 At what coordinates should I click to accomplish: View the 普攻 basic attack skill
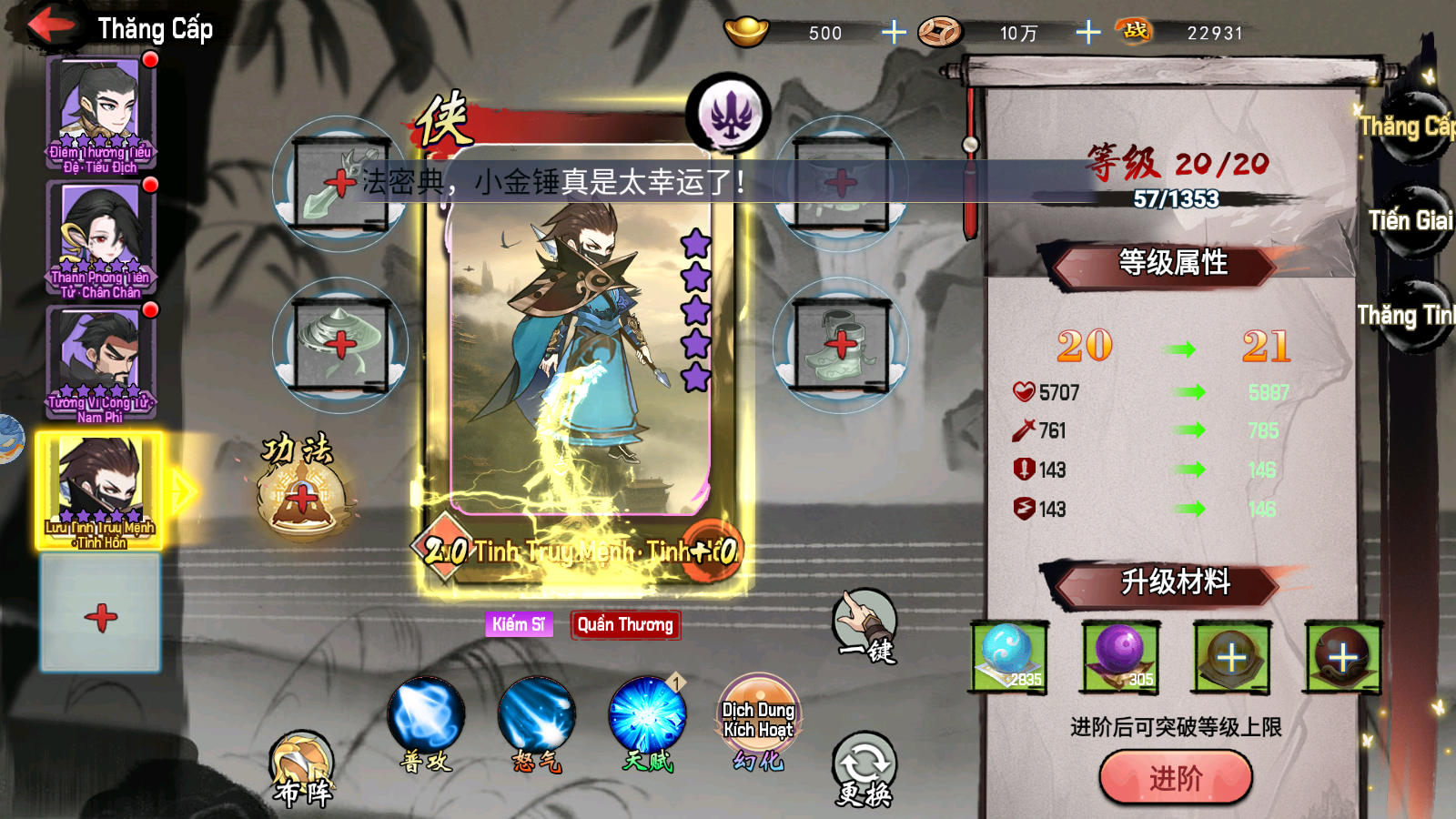click(426, 719)
